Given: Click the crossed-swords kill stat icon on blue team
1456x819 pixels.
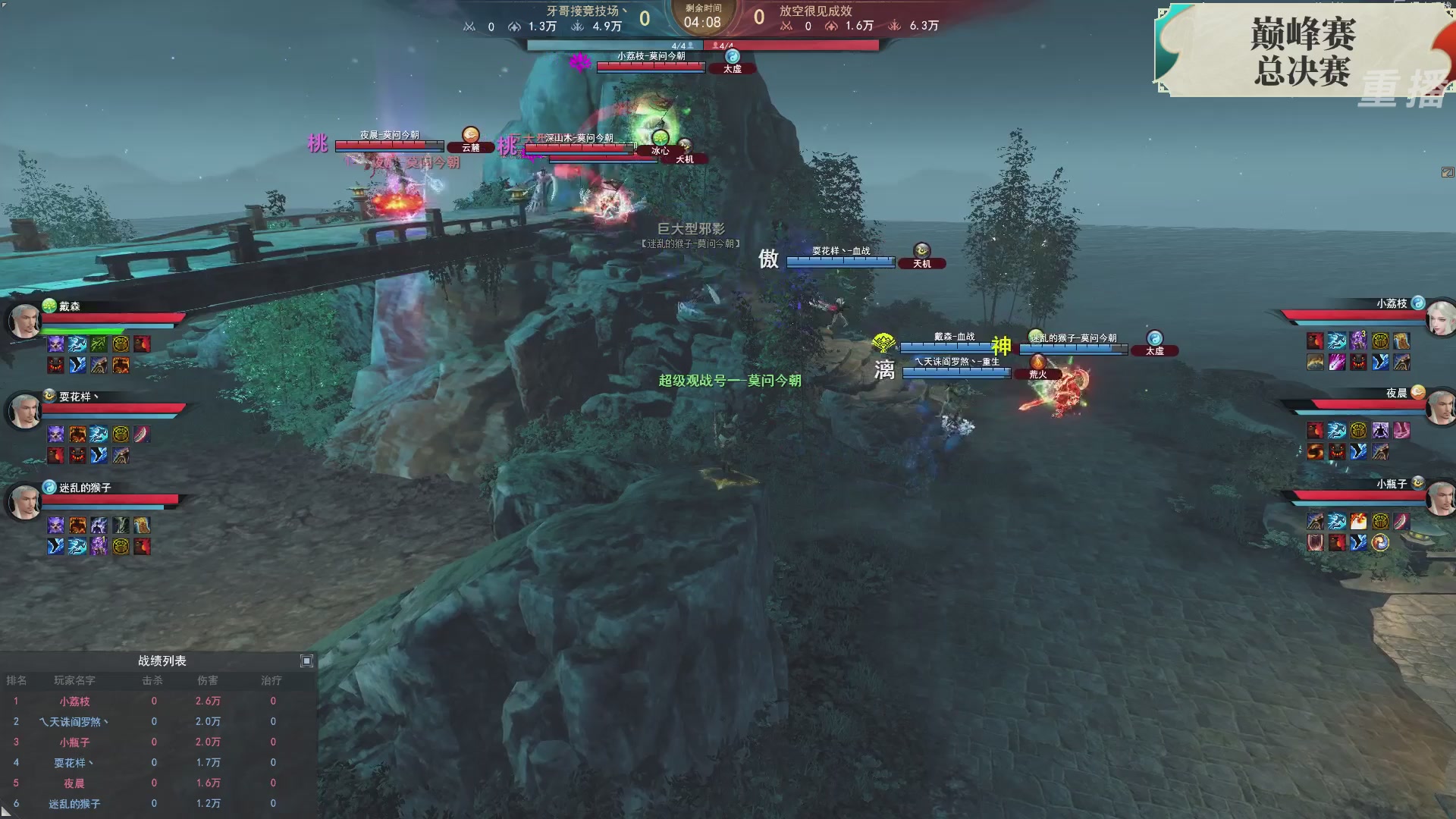Looking at the screenshot, I should point(469,27).
